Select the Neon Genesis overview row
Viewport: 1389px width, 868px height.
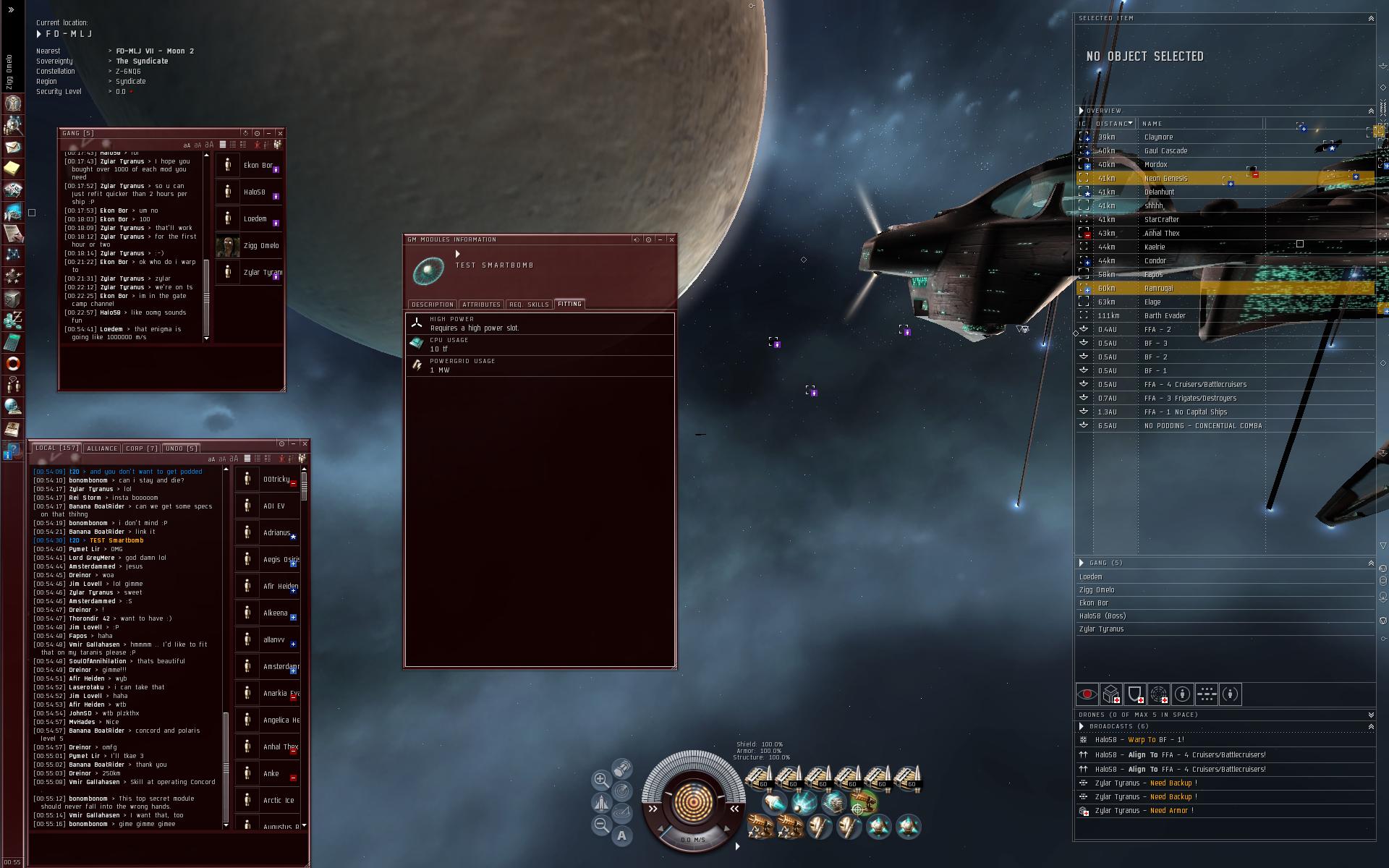tap(1165, 179)
